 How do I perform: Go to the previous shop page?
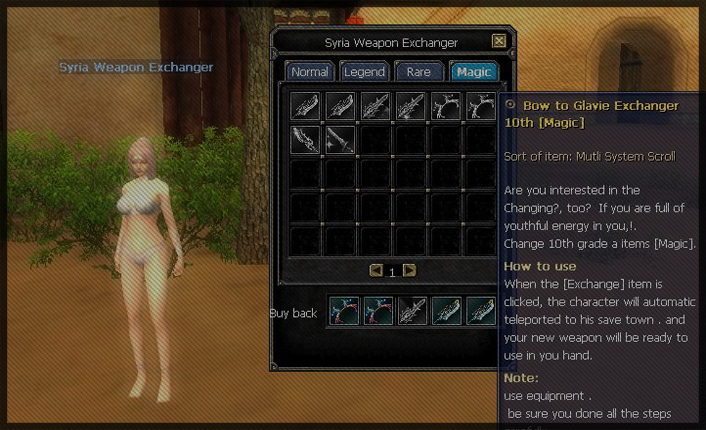click(376, 270)
